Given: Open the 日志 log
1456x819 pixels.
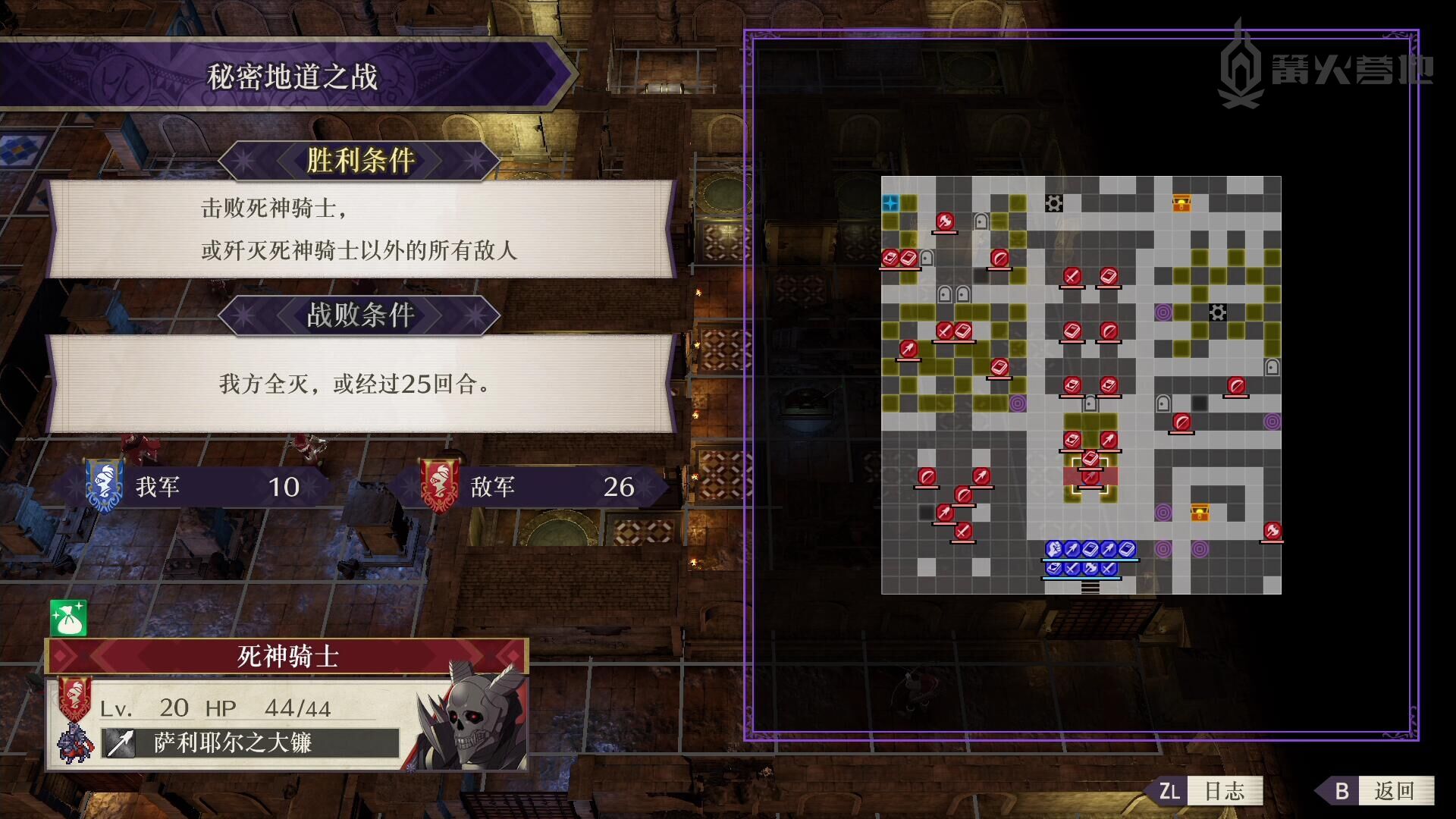Looking at the screenshot, I should [1210, 791].
